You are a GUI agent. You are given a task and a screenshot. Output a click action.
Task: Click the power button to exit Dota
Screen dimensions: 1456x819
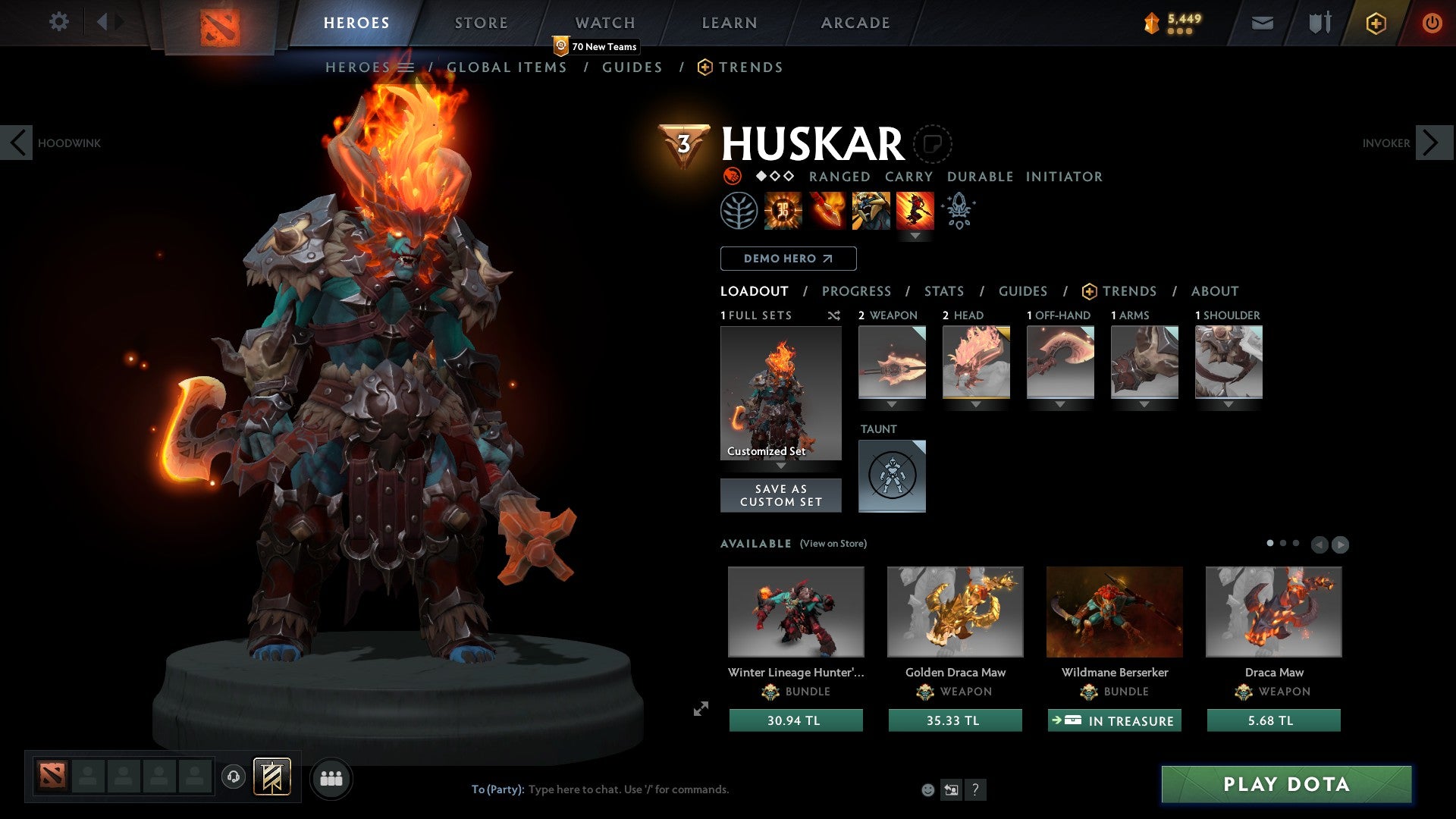1432,23
